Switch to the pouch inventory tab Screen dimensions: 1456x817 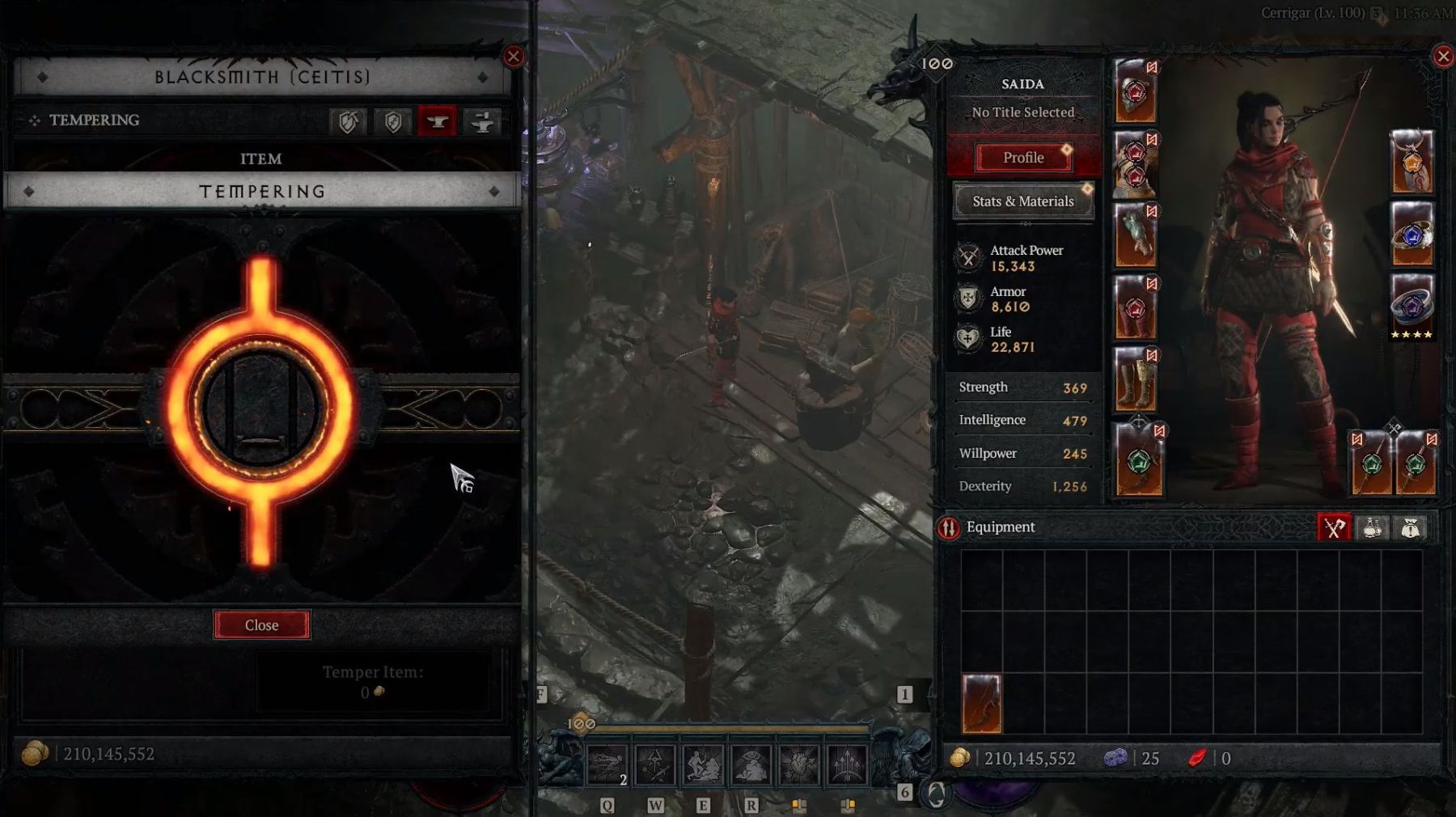click(x=1411, y=528)
